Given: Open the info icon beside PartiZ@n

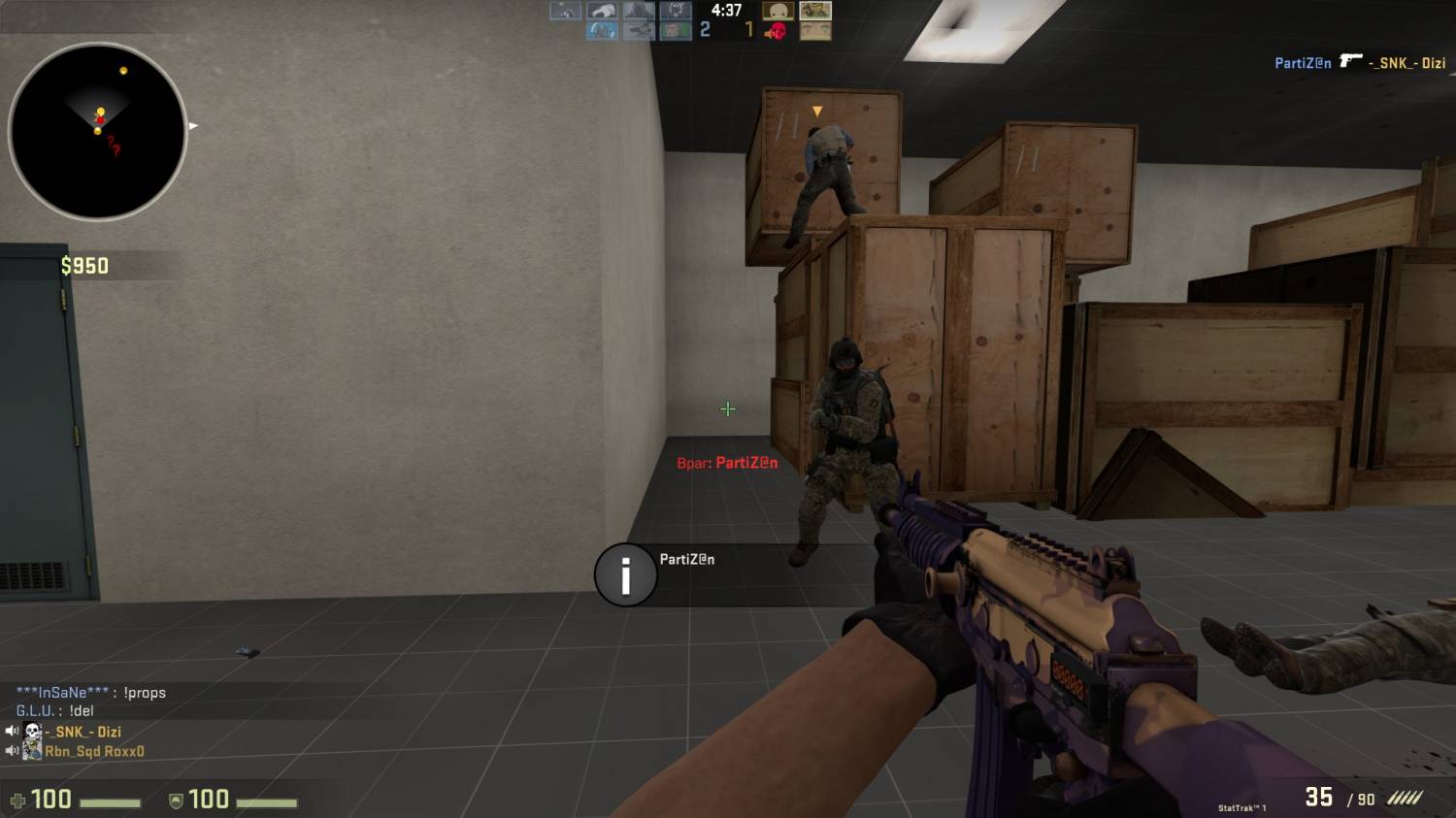Looking at the screenshot, I should 625,575.
